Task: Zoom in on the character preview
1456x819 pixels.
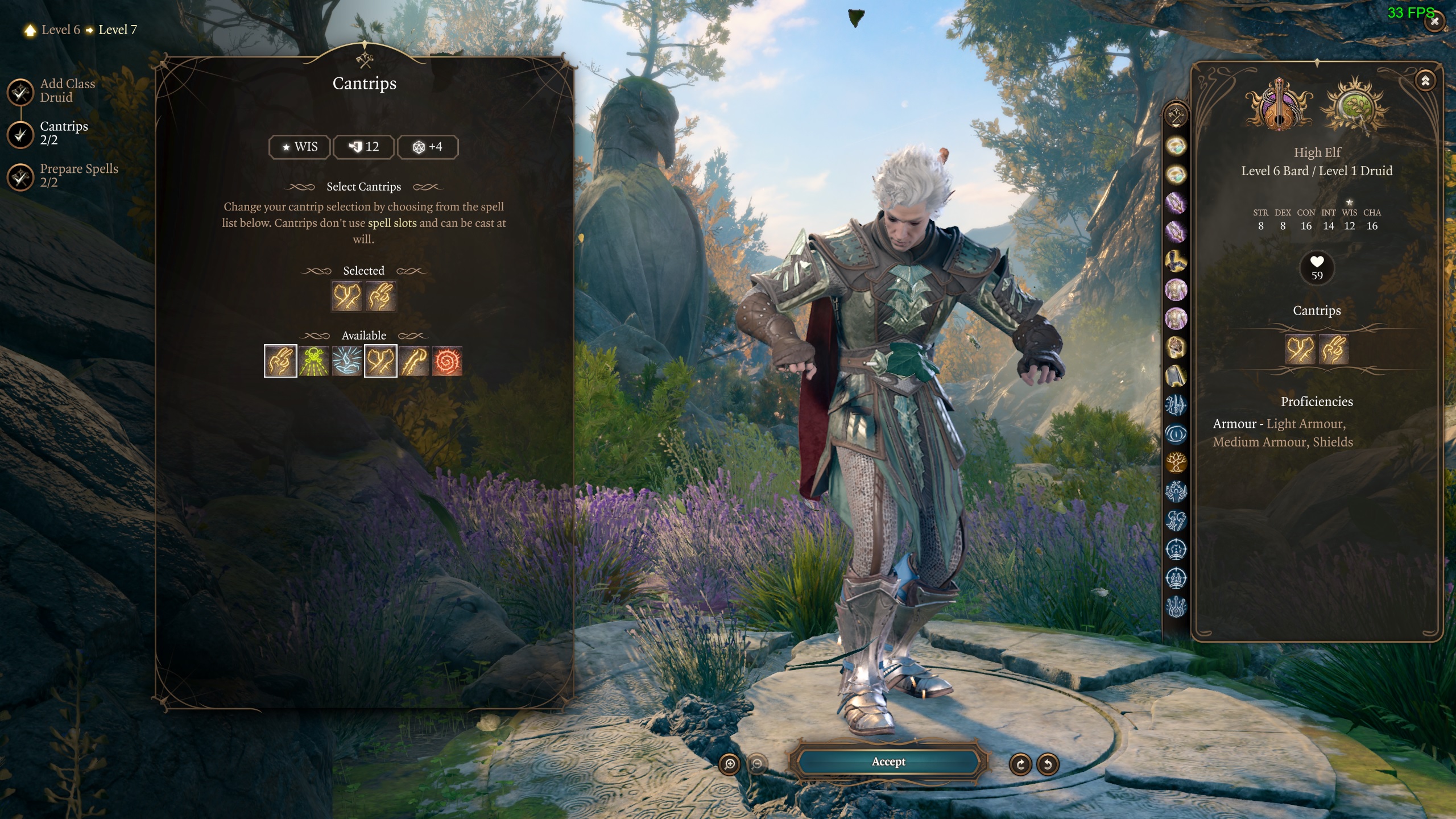Action: pyautogui.click(x=730, y=764)
